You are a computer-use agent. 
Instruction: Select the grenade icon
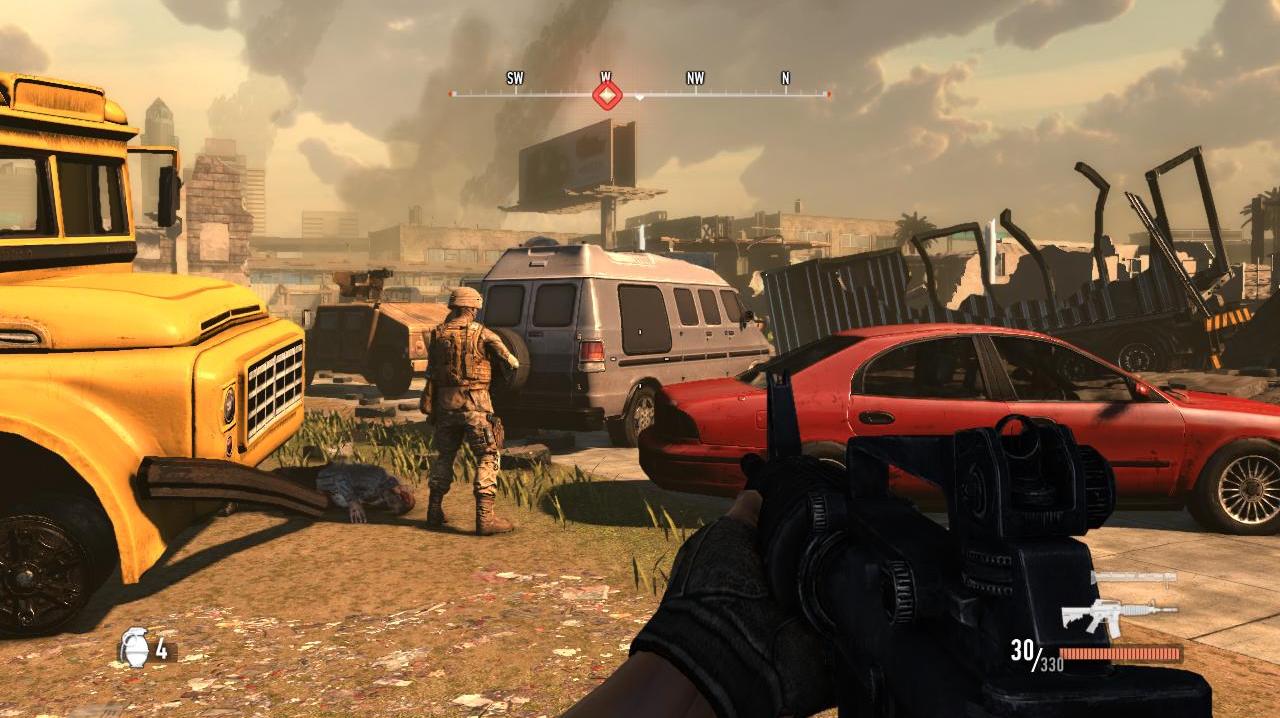pyautogui.click(x=134, y=648)
